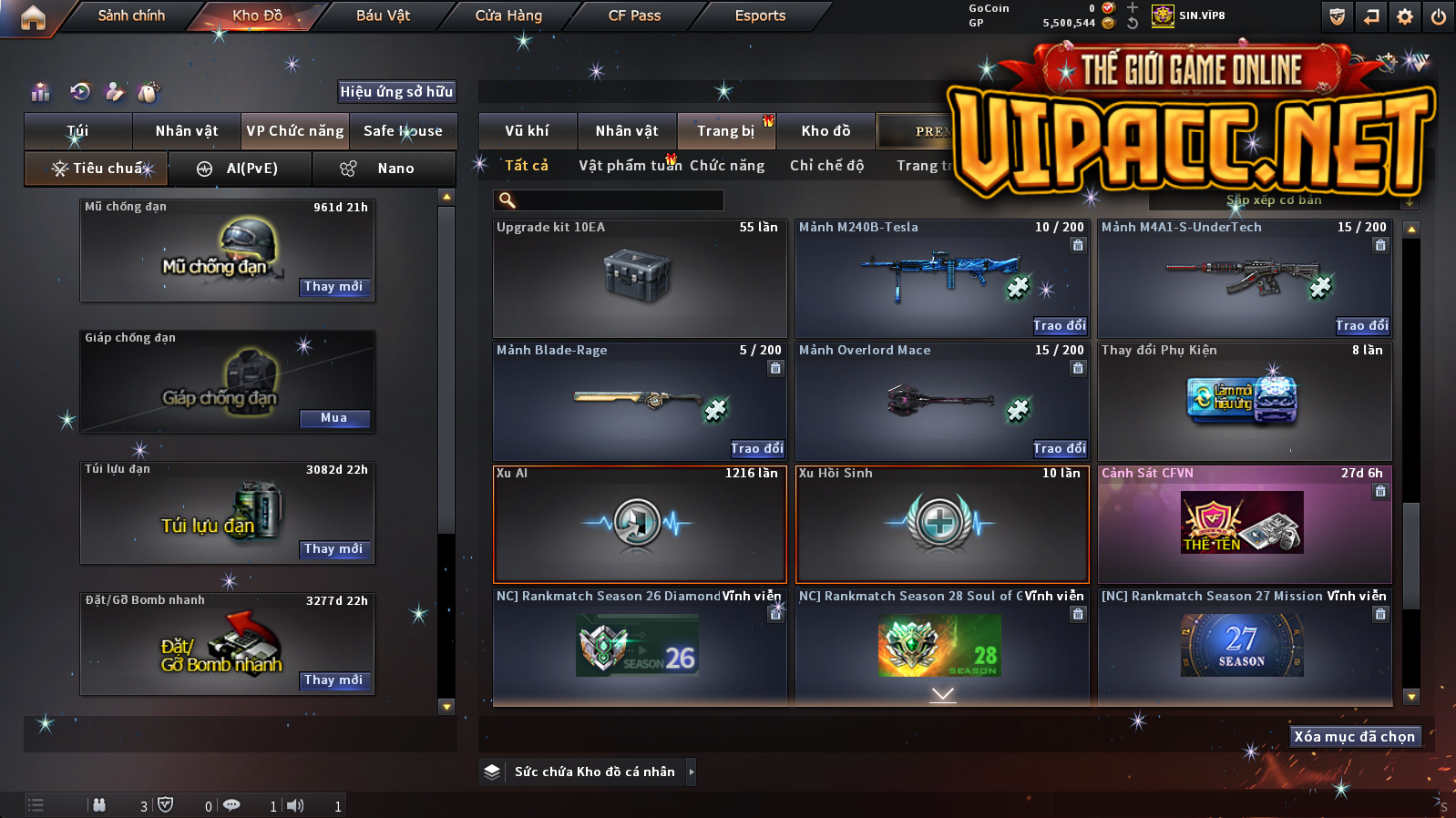Switch to the Nano loadout tab
Viewport: 1456px width, 818px height.
(384, 169)
